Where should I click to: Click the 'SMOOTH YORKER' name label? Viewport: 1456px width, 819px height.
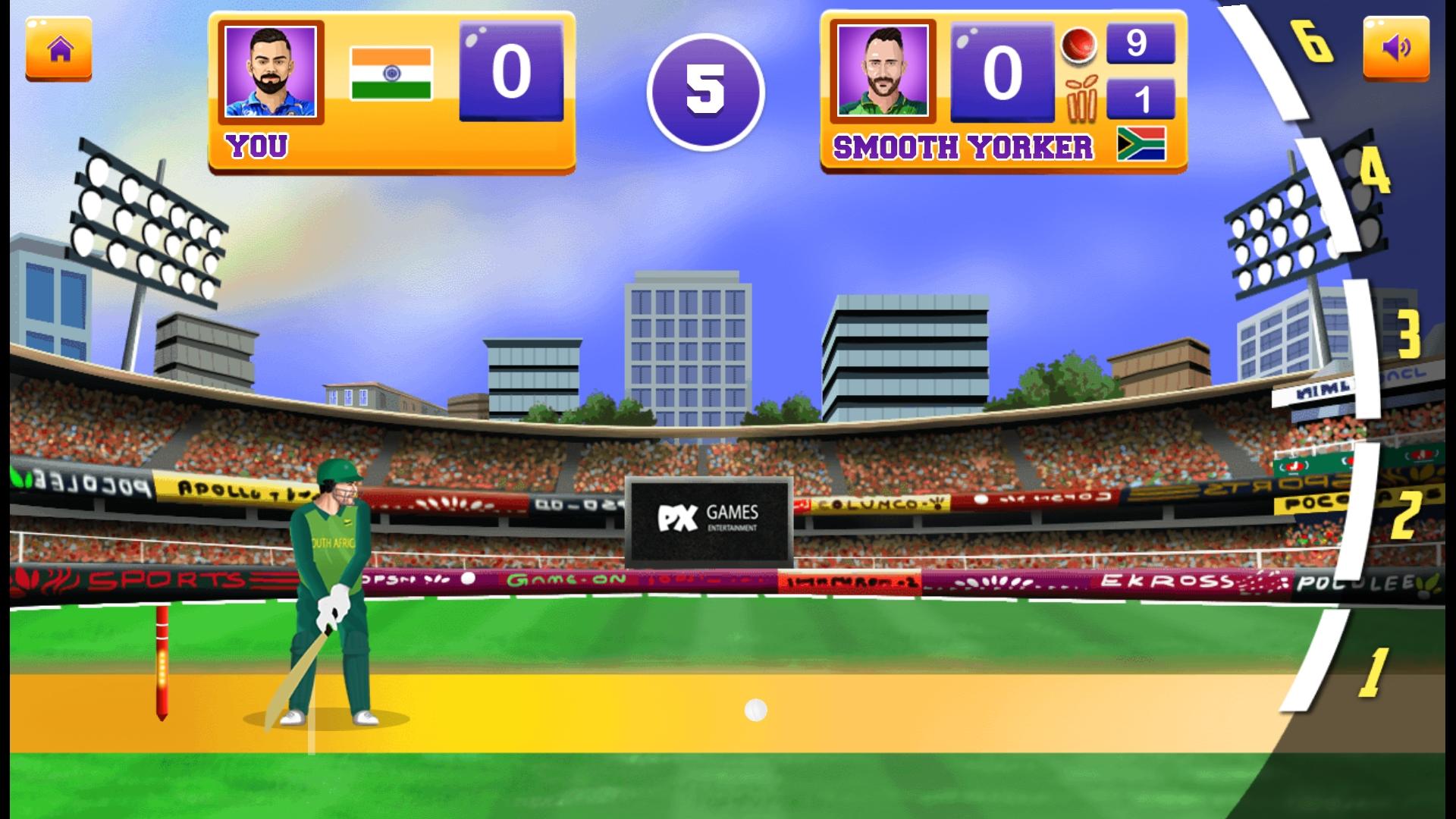963,149
